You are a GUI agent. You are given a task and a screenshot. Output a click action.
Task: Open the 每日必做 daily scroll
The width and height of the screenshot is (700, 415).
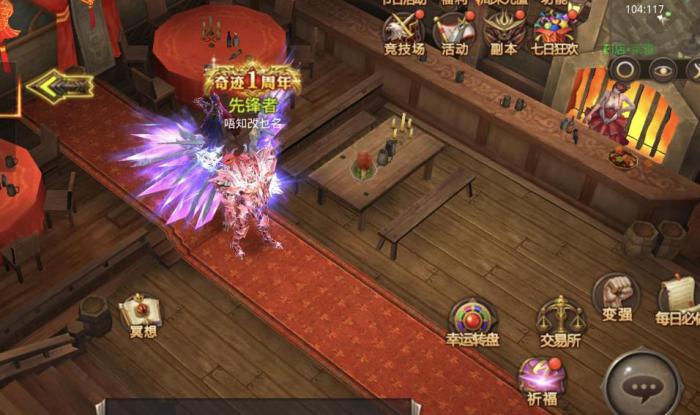point(679,297)
